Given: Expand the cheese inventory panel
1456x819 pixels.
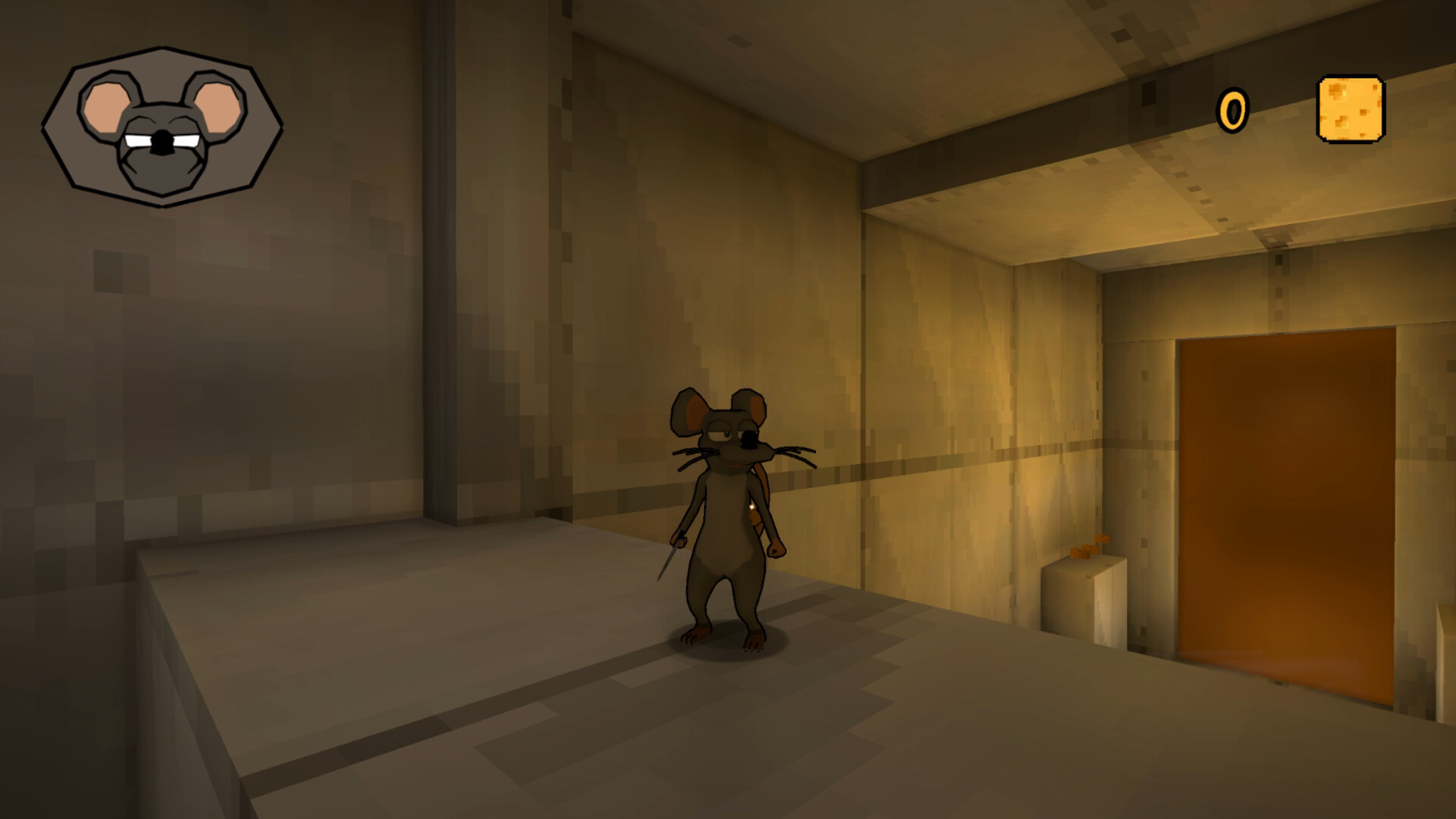Looking at the screenshot, I should point(1353,109).
